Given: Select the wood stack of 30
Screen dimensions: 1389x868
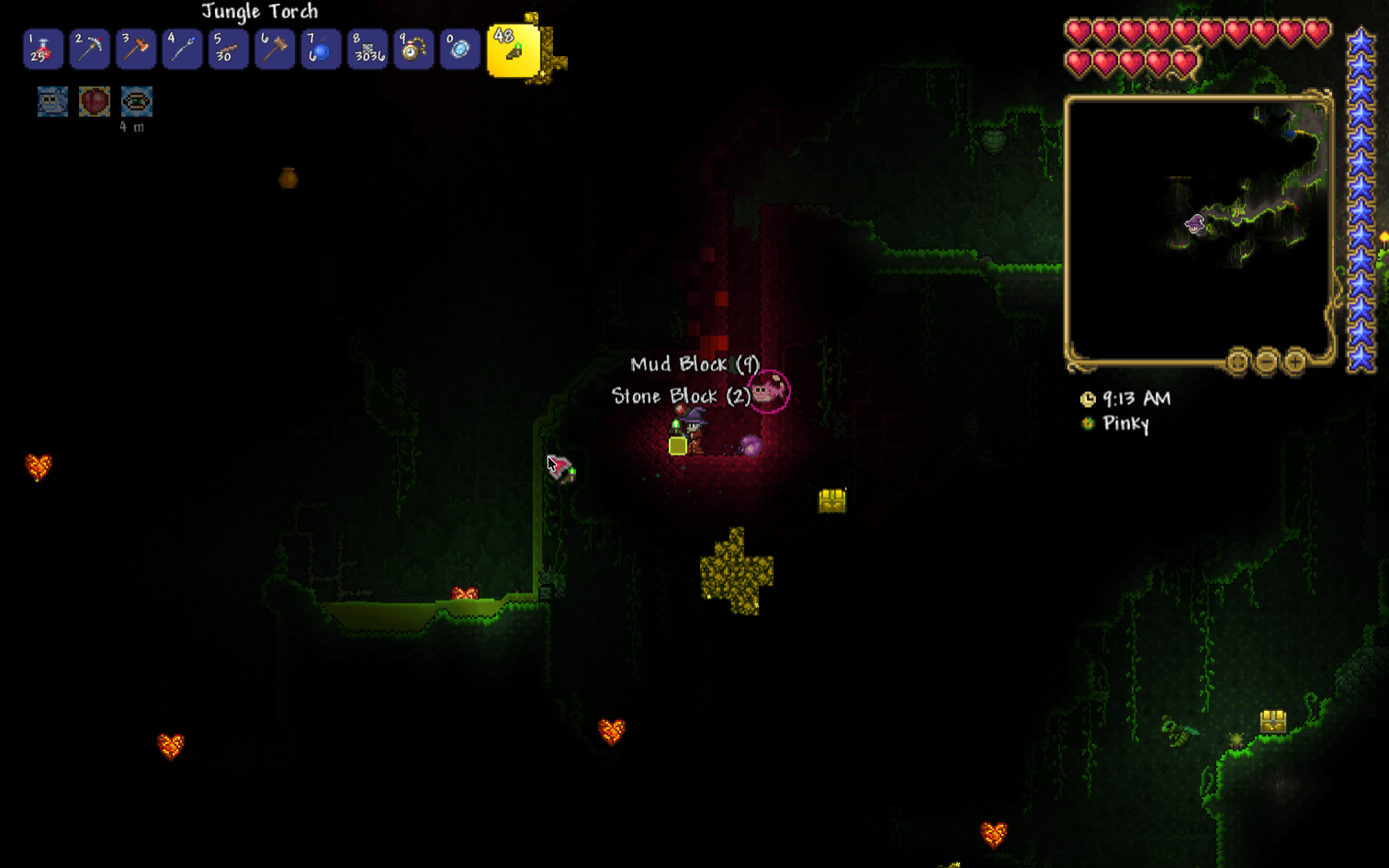Looking at the screenshot, I should [x=228, y=50].
